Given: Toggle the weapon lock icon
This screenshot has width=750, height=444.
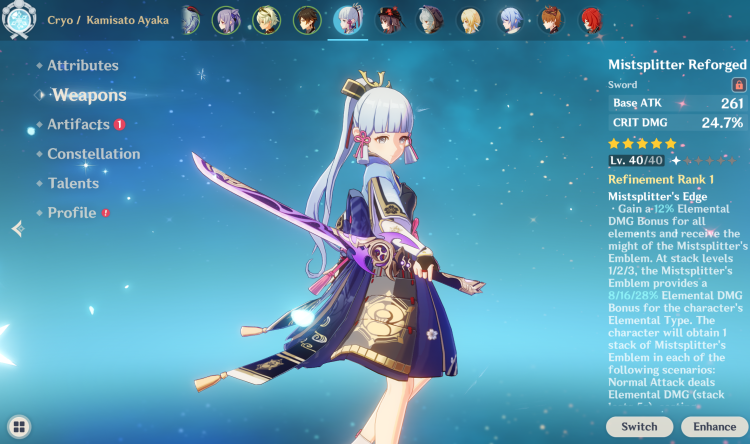Looking at the screenshot, I should [739, 85].
